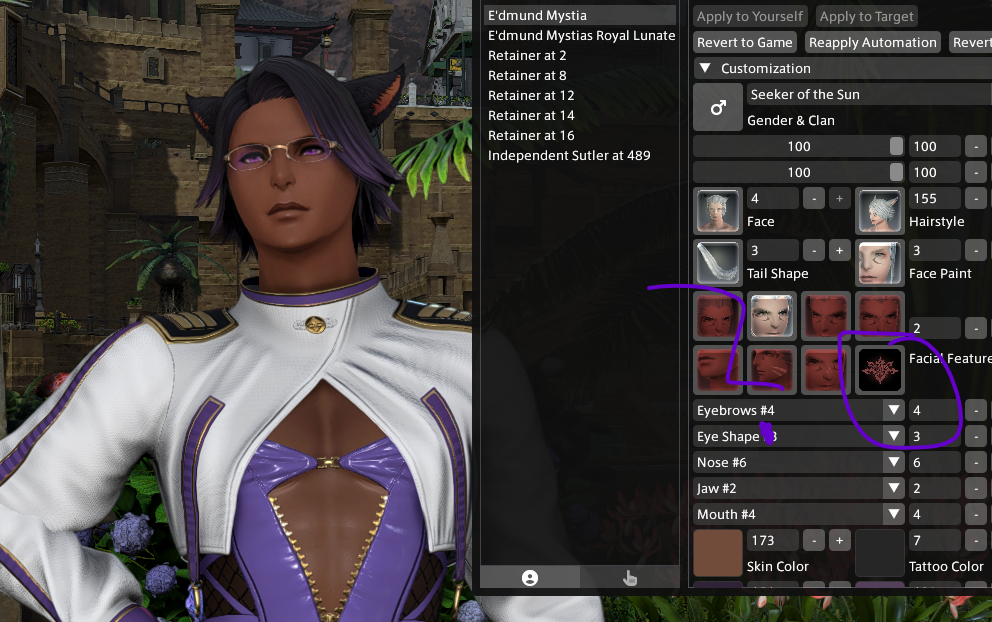Open the Hairstyle selection icon
This screenshot has width=992, height=622.
pos(880,211)
